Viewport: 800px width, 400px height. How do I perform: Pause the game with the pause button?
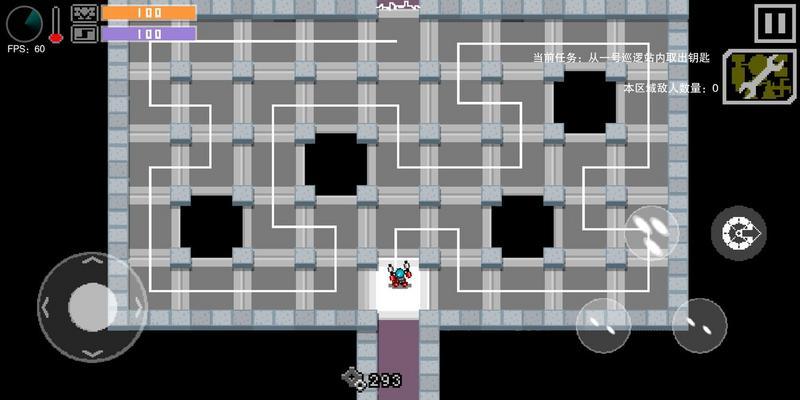tap(774, 24)
